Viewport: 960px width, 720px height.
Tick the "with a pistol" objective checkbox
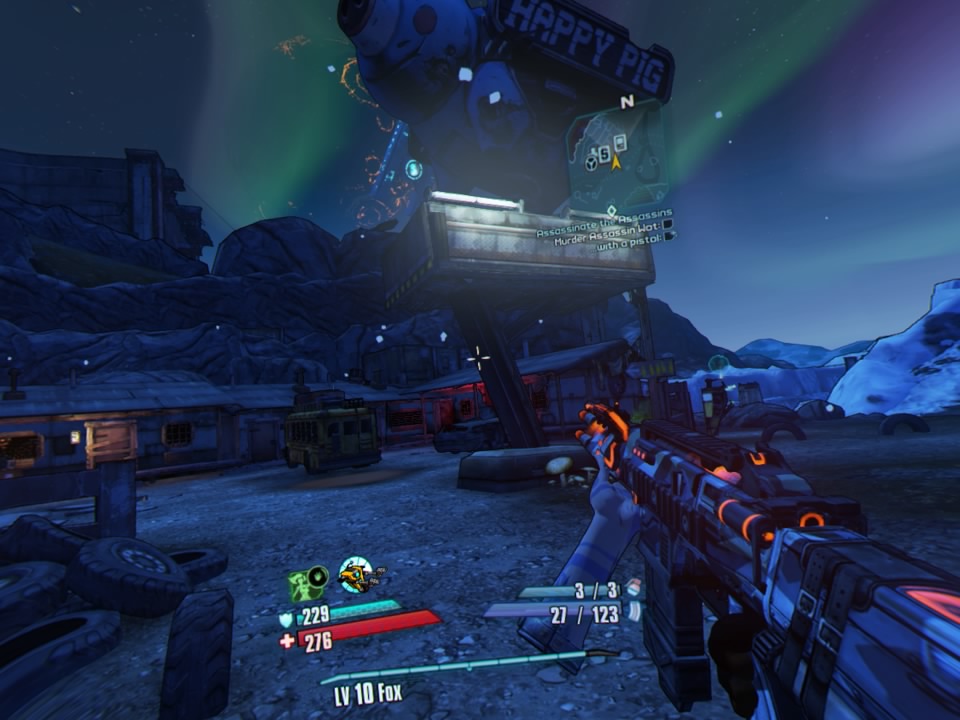(669, 236)
